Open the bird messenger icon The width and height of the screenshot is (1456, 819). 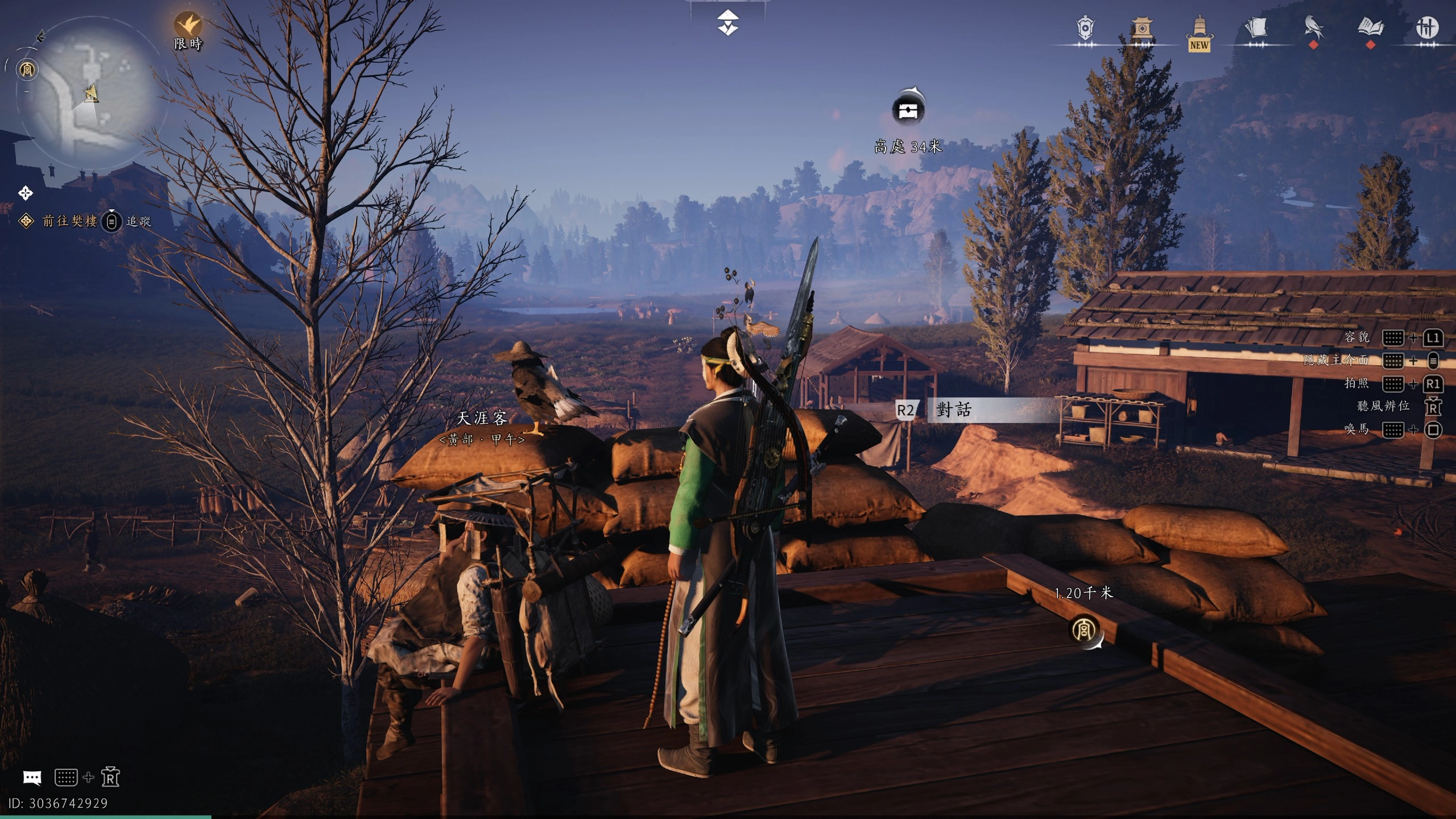coord(1313,27)
